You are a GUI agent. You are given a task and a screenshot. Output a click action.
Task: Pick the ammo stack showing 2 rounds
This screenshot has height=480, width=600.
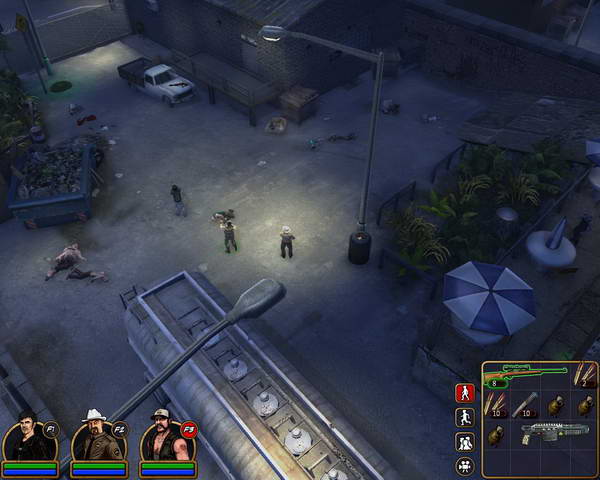[583, 376]
